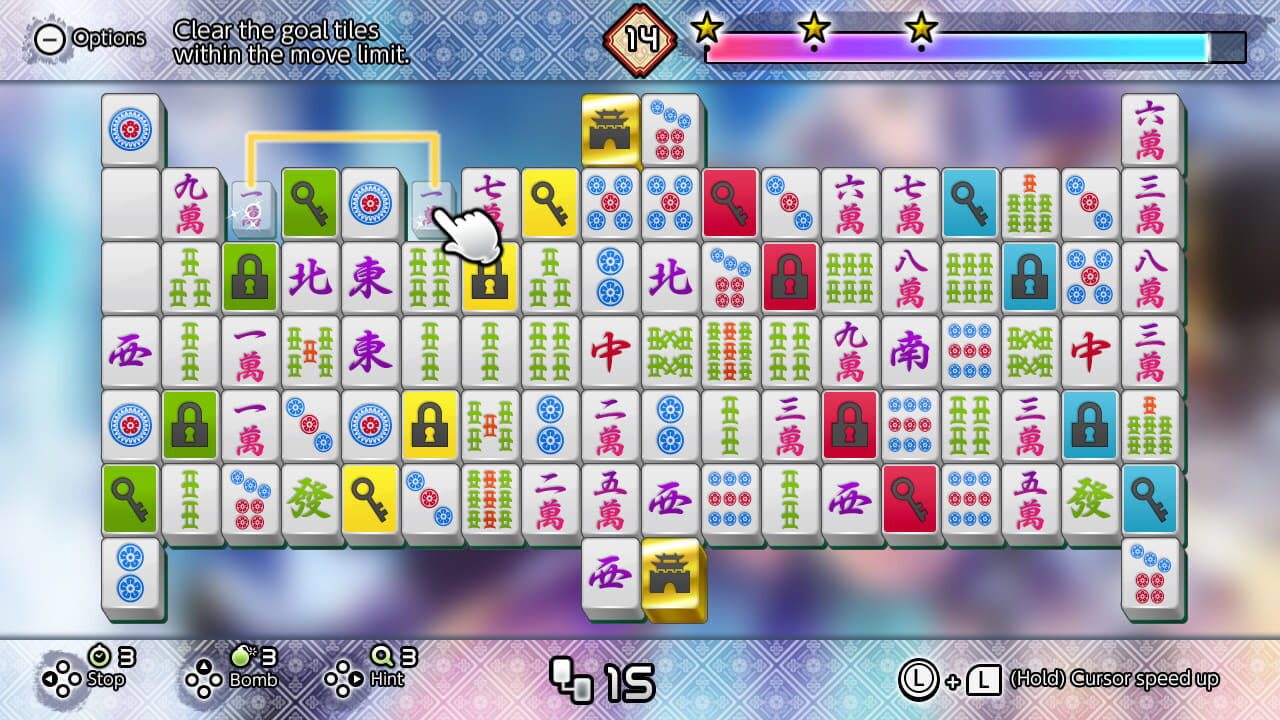Screen dimensions: 1280x720
Task: Pick the yellow key on the green tile bottom row
Action: [369, 498]
